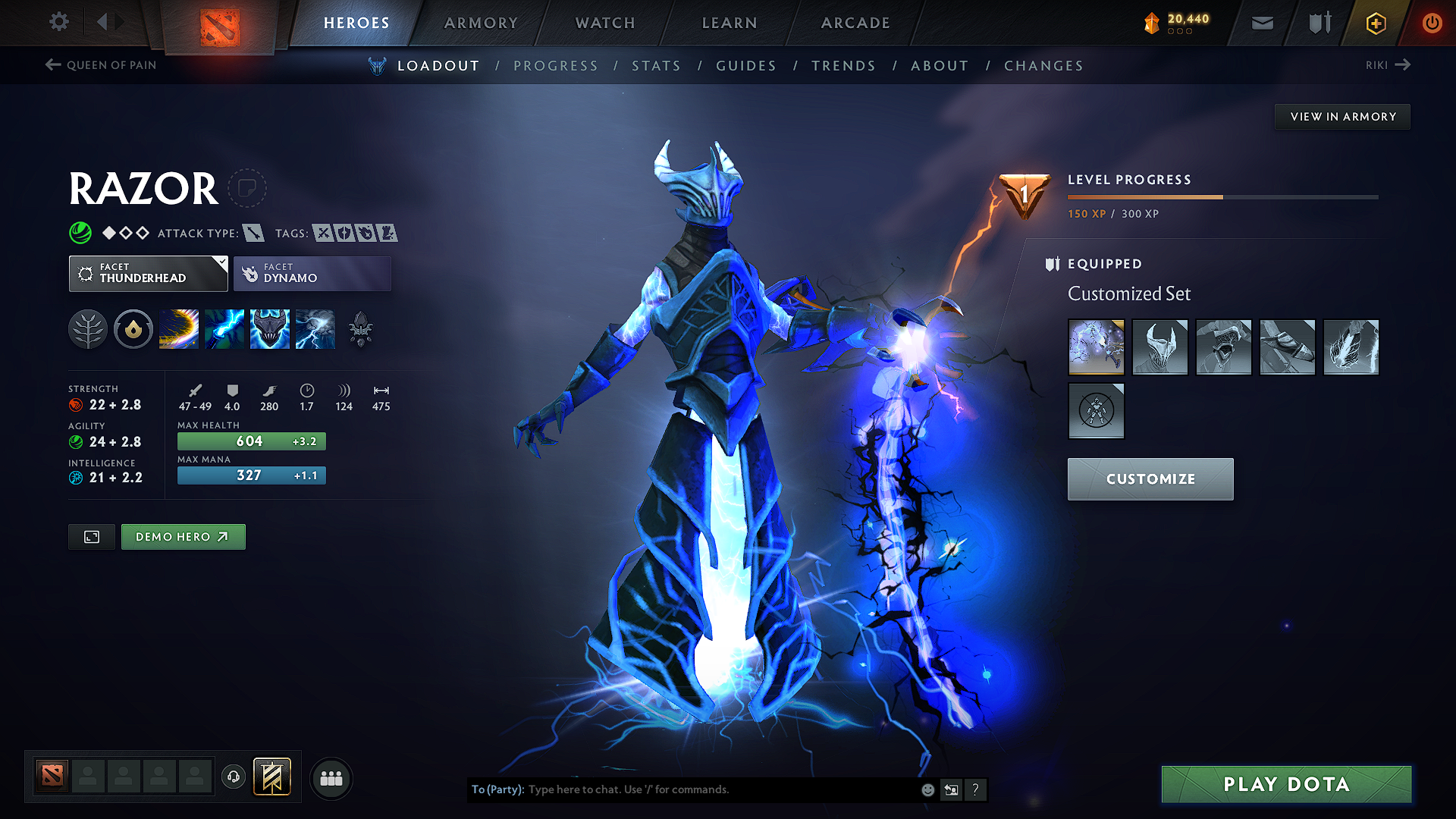
Task: Toggle the ranged attack type filter icon
Action: click(253, 233)
